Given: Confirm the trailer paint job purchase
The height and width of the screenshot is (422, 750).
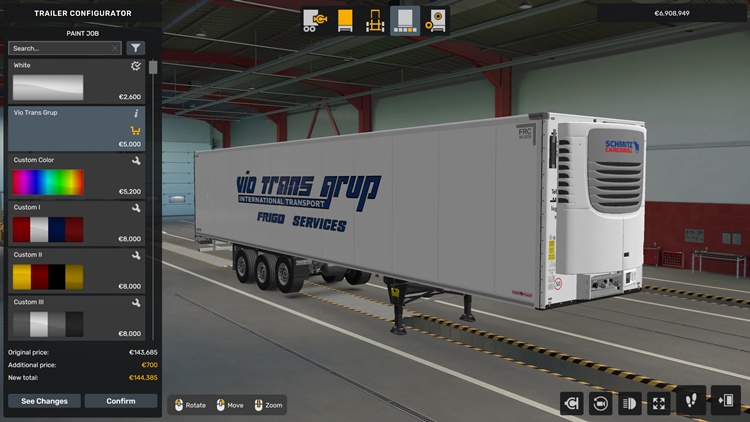Looking at the screenshot, I should coord(121,401).
